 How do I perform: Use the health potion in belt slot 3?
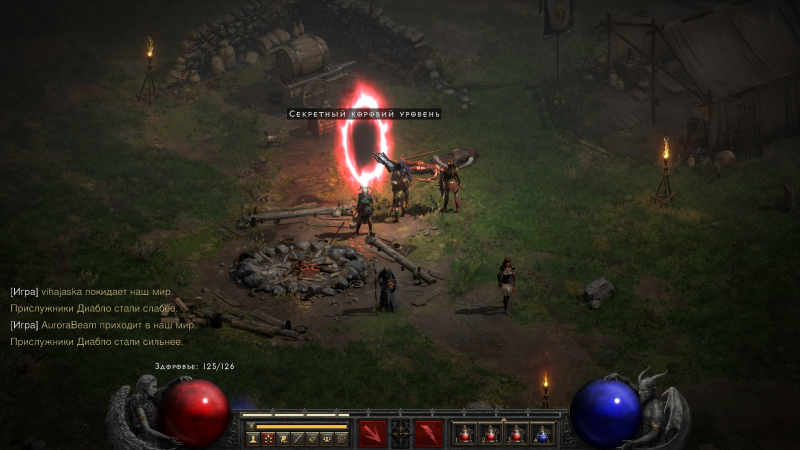[516, 434]
